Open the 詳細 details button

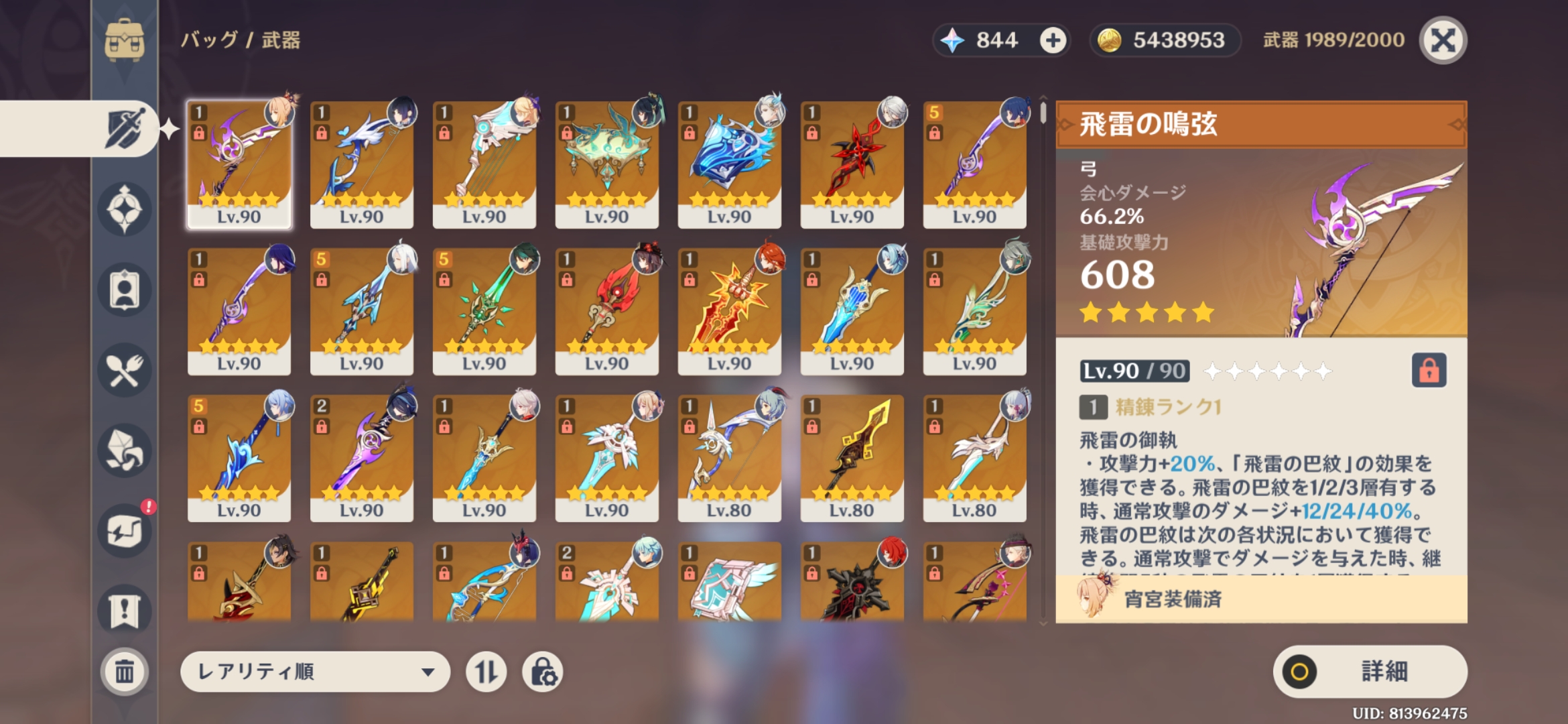[1370, 671]
